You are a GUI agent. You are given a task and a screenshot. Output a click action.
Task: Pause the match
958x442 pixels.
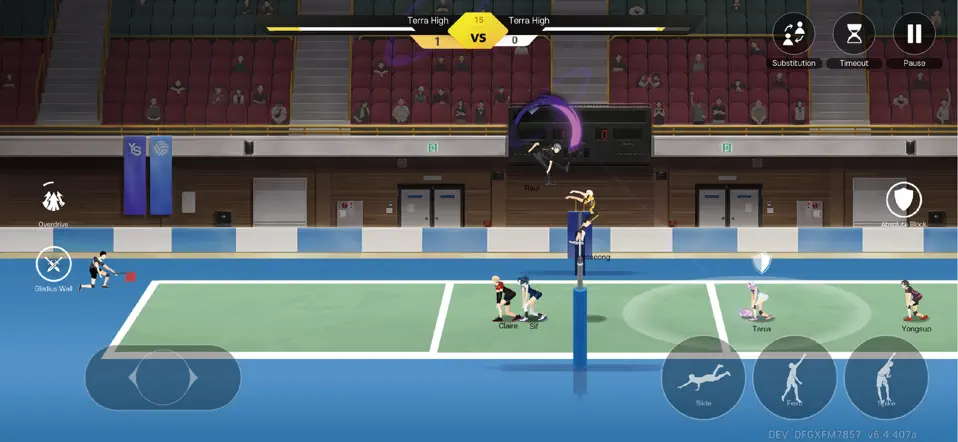point(914,35)
